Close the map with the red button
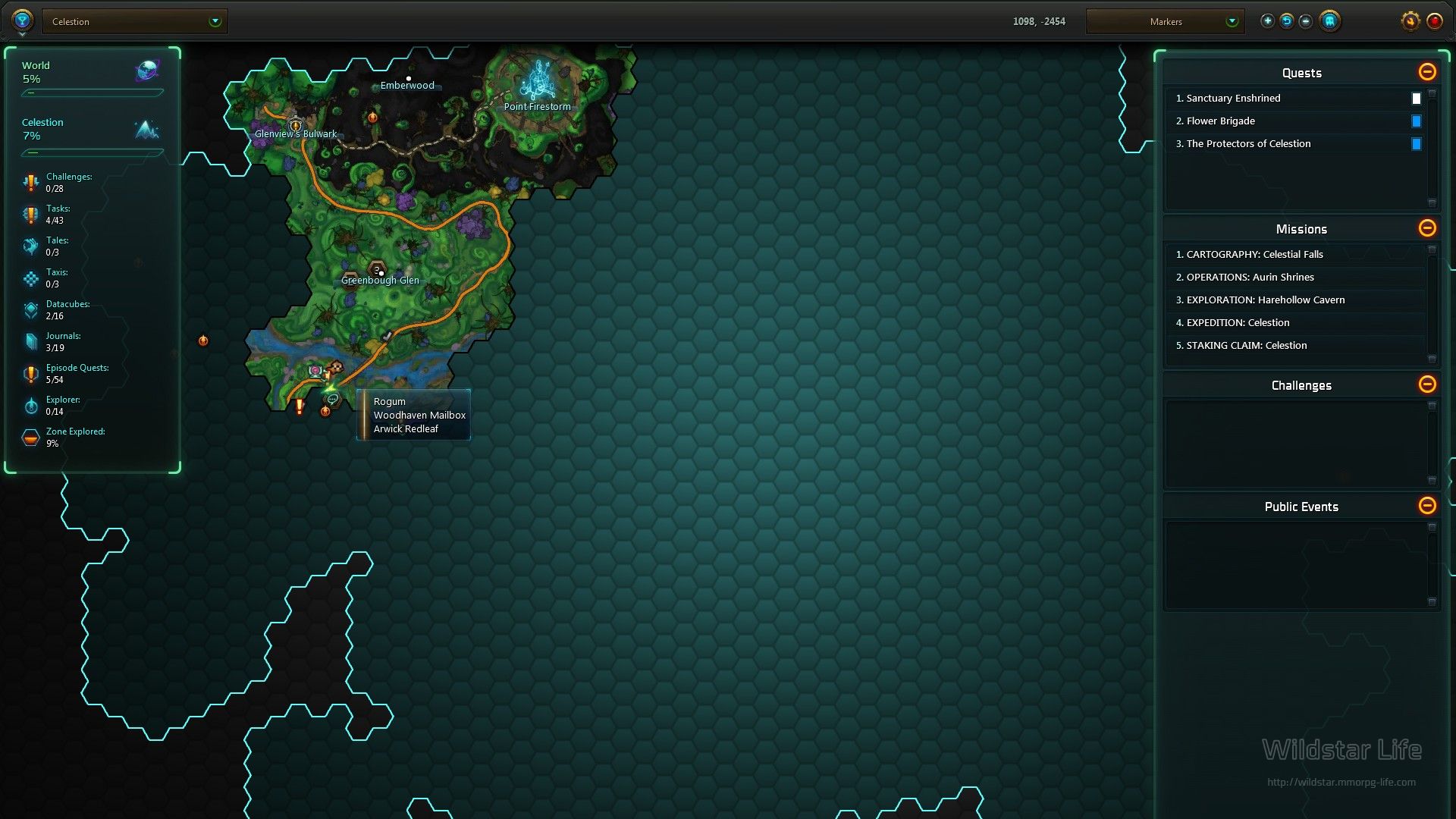 point(1435,21)
